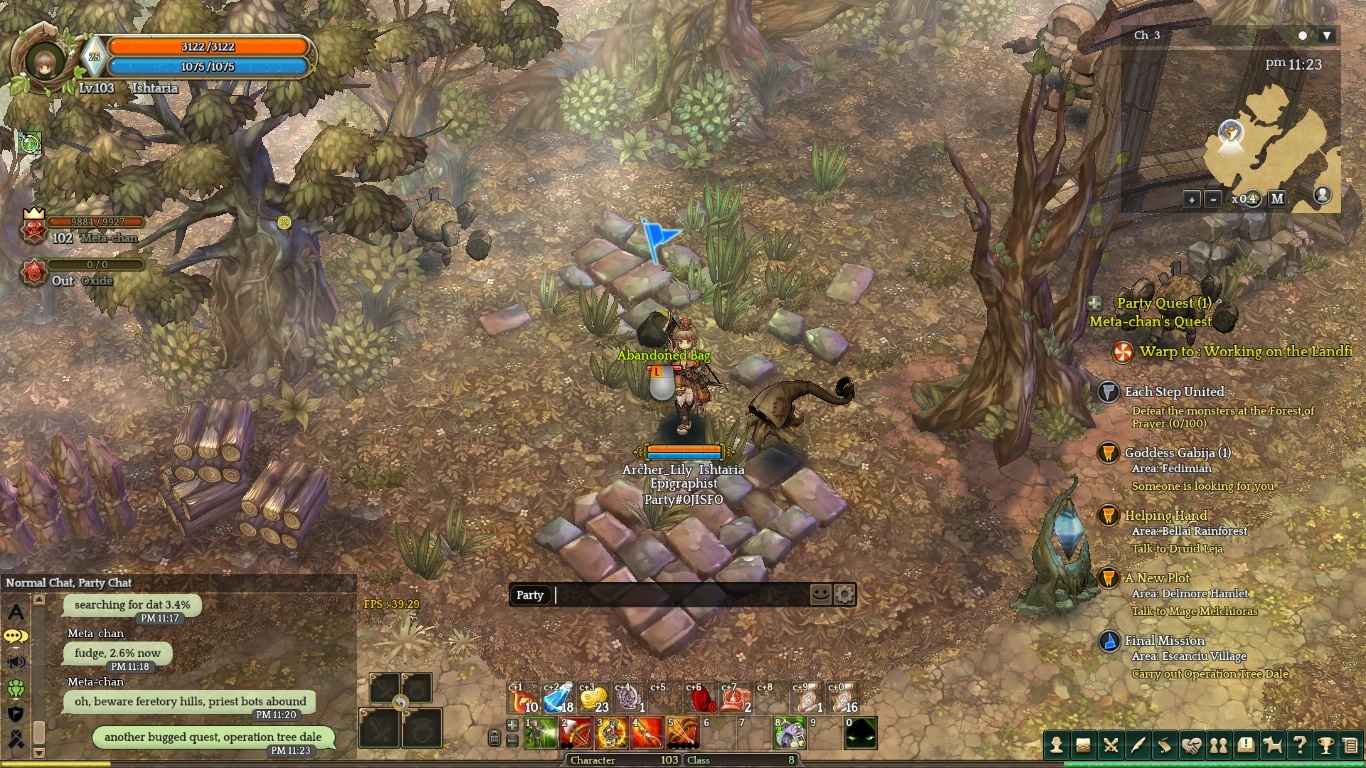Open chat settings gear button

tap(844, 595)
